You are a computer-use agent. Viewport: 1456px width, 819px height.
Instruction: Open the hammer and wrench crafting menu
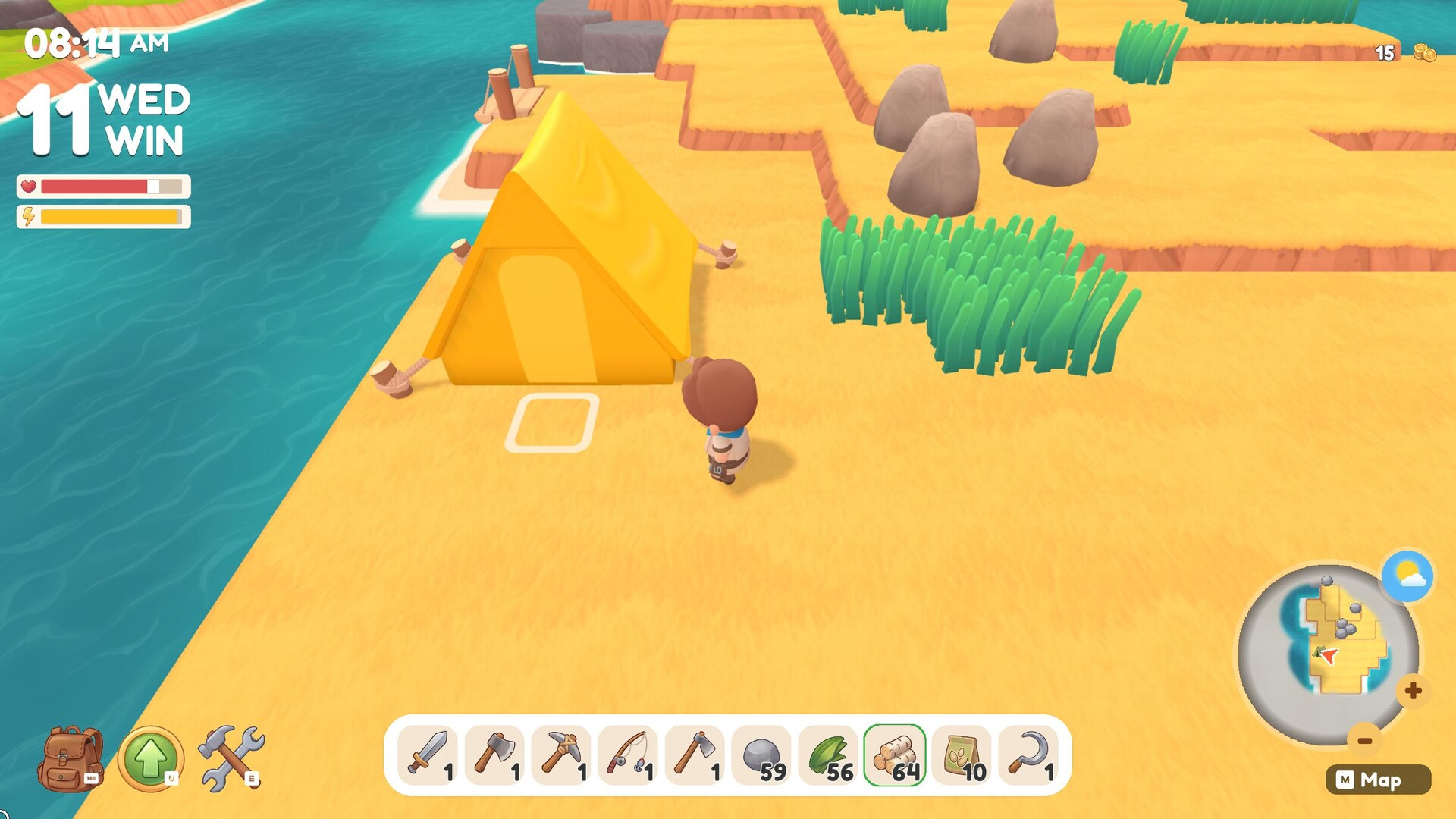pyautogui.click(x=231, y=758)
